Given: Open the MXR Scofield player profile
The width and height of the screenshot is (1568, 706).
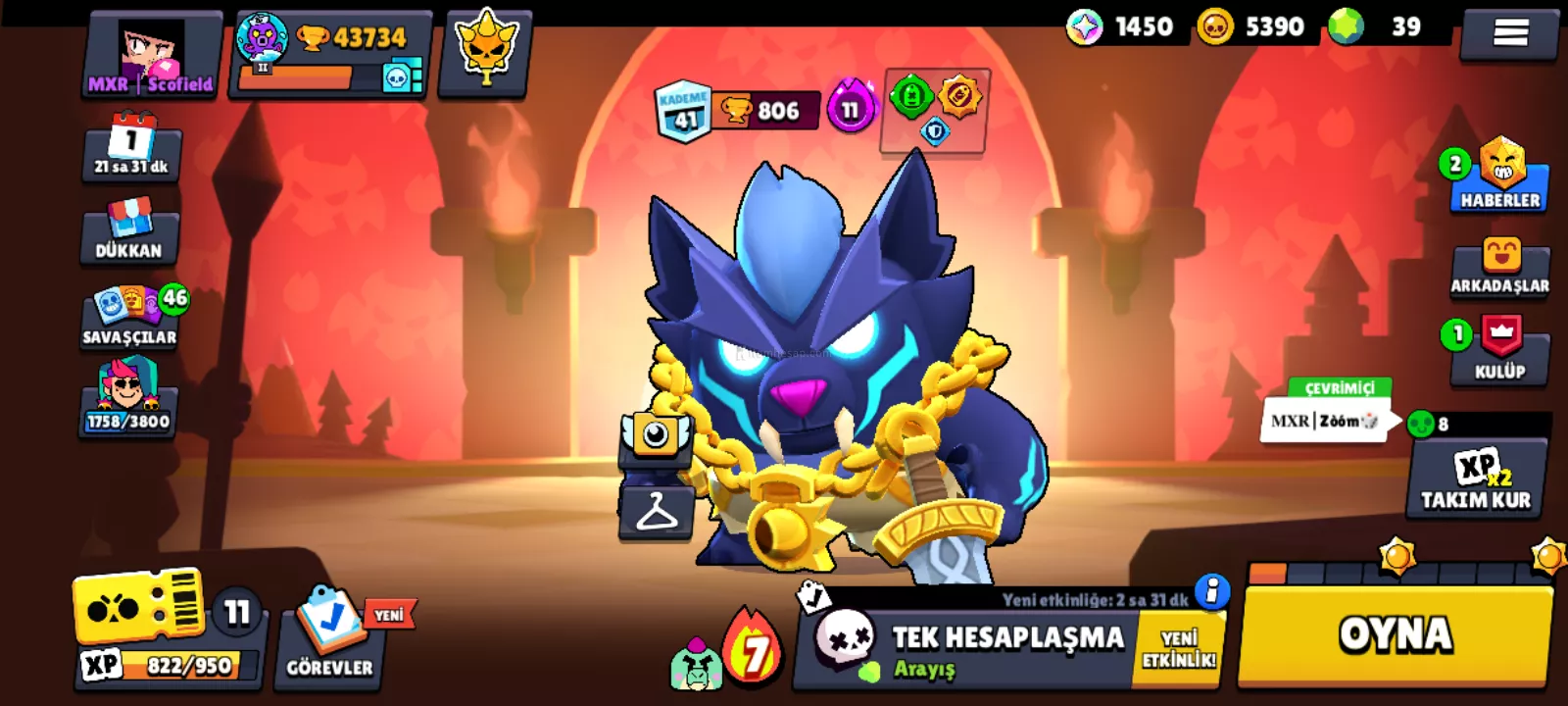Looking at the screenshot, I should tap(152, 57).
